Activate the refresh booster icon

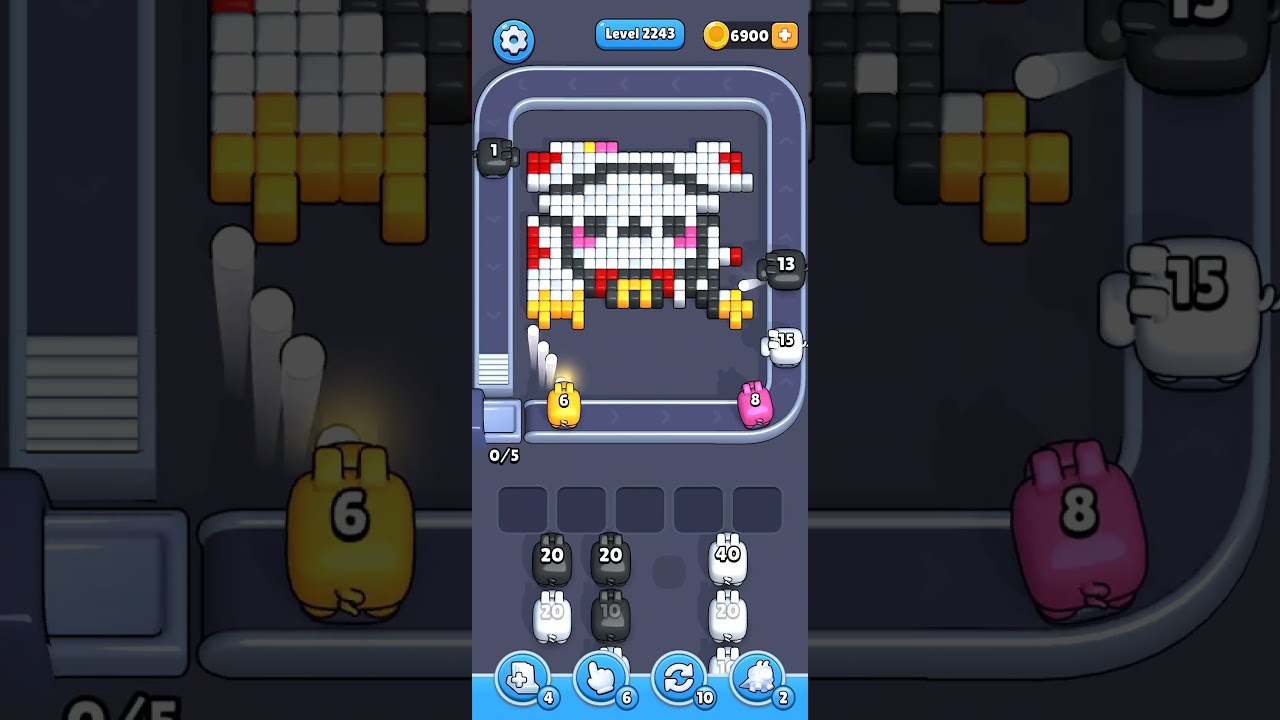[679, 678]
